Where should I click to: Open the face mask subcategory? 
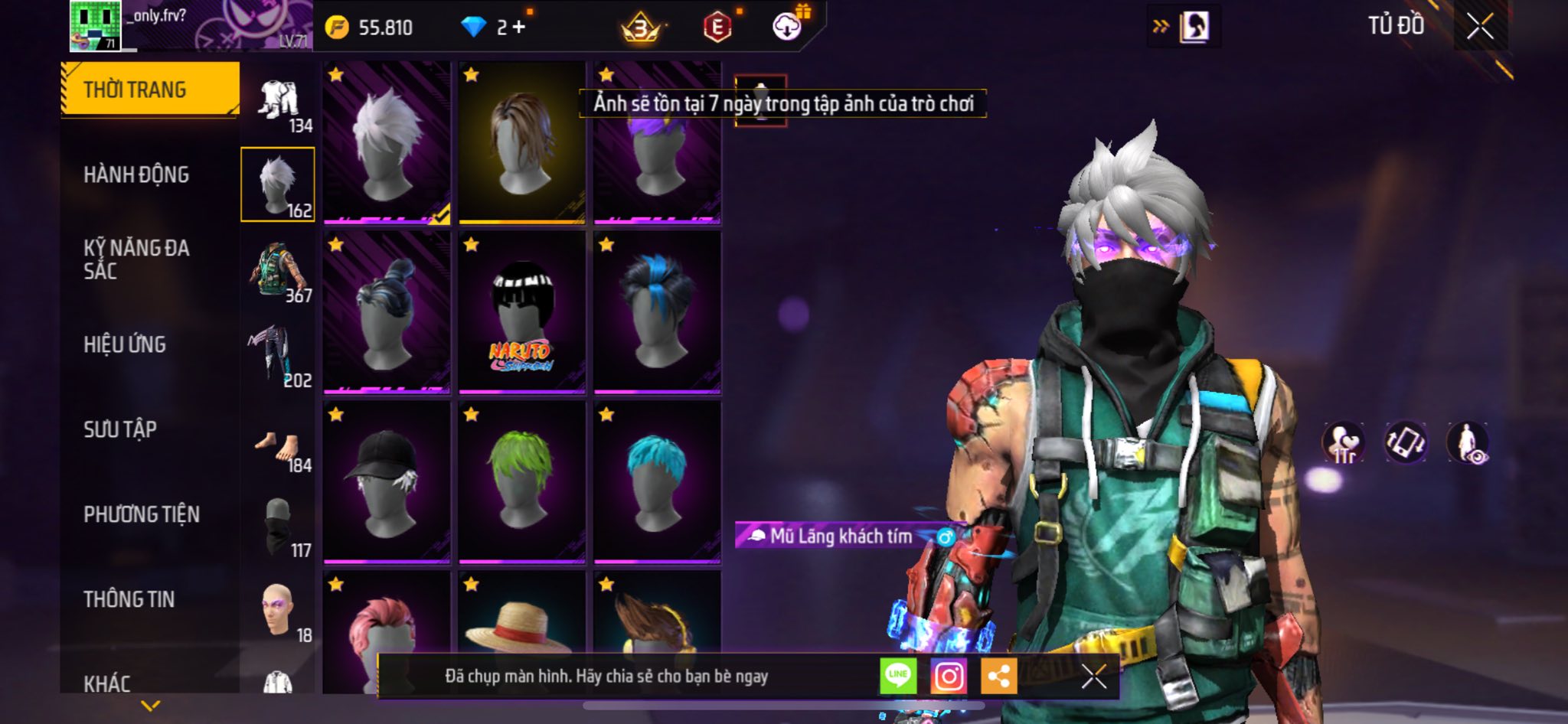(279, 527)
